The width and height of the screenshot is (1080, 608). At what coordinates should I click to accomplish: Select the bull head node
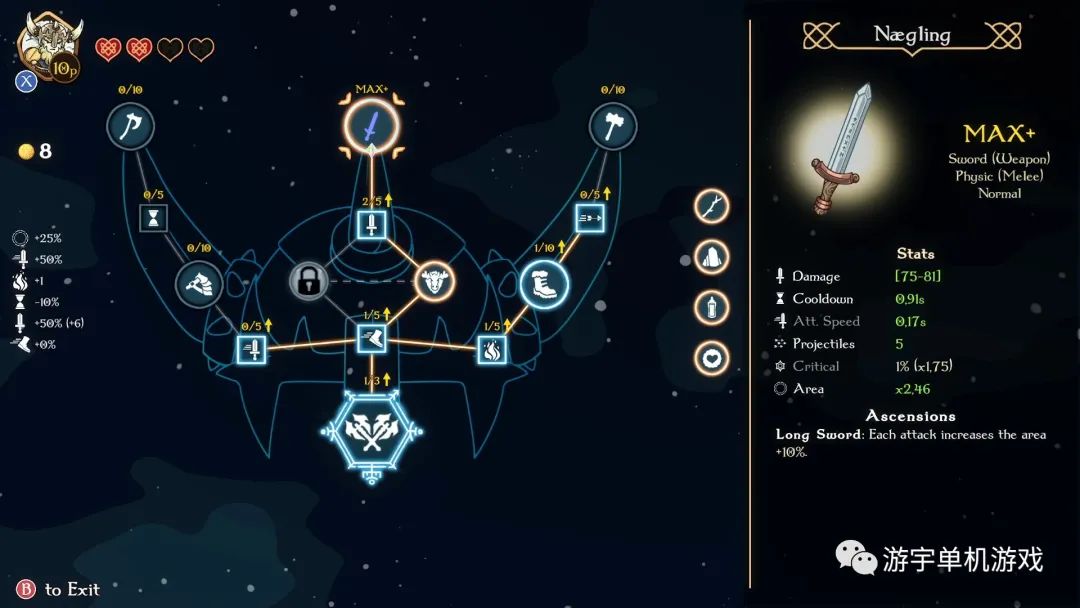click(x=434, y=281)
